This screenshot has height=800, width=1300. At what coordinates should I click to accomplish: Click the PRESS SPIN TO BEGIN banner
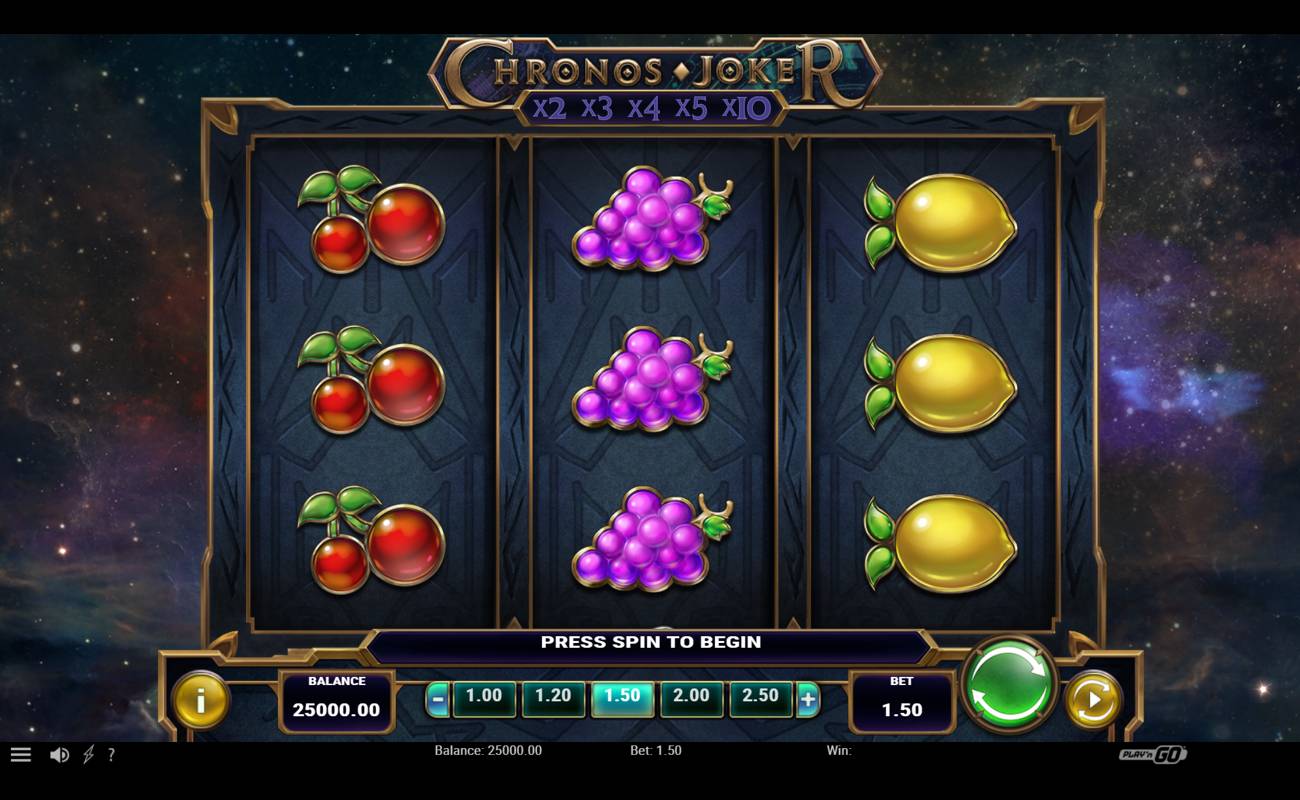650,643
